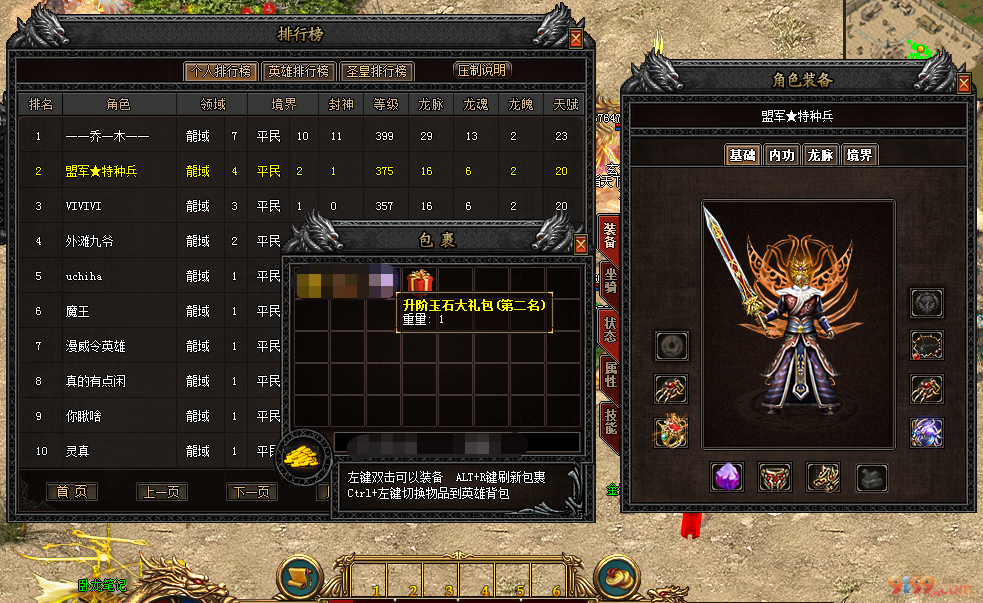
Task: Click the 压制说明 button
Action: [482, 71]
